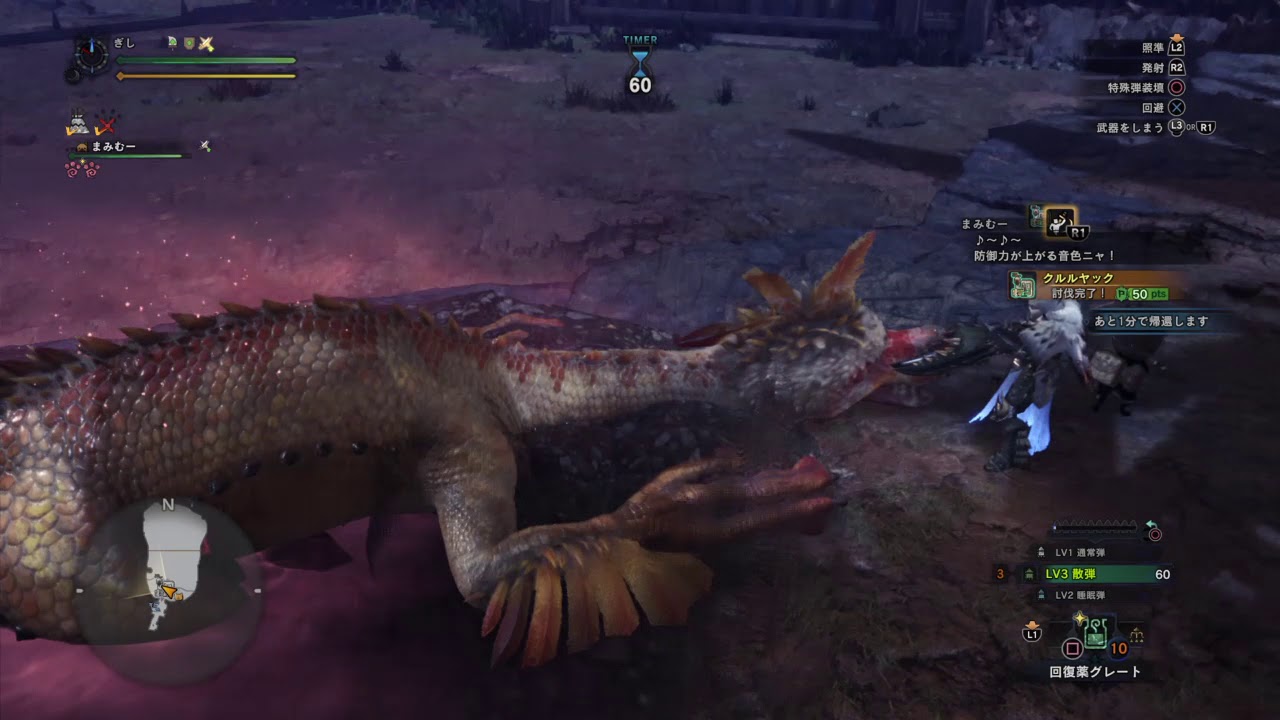The height and width of the screenshot is (720, 1280).
Task: Click the 回復薬グレート potion icon
Action: coord(1095,635)
